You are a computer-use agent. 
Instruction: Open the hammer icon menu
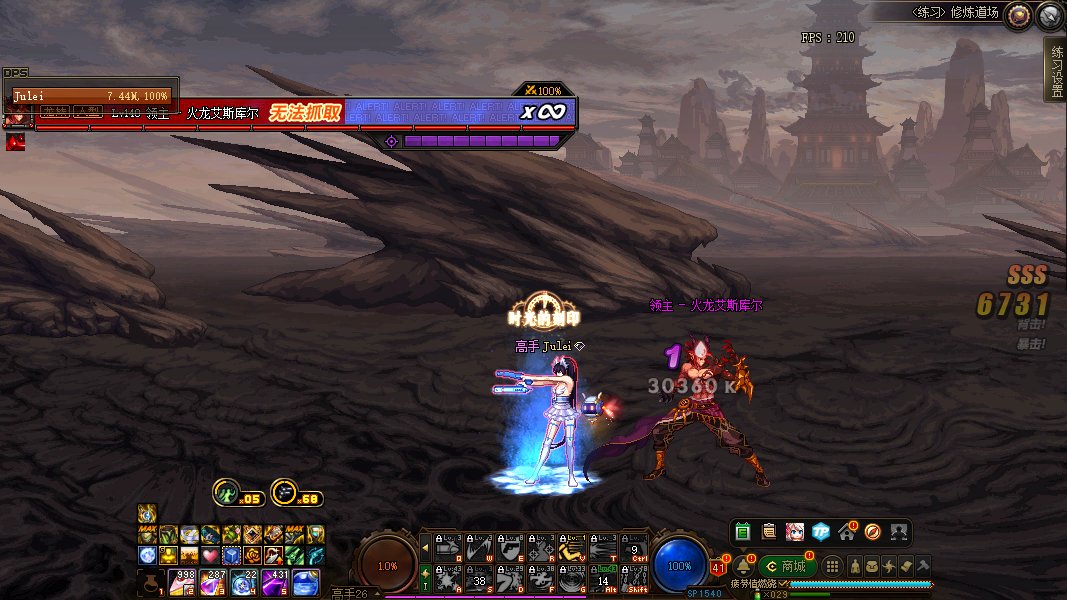pyautogui.click(x=923, y=566)
